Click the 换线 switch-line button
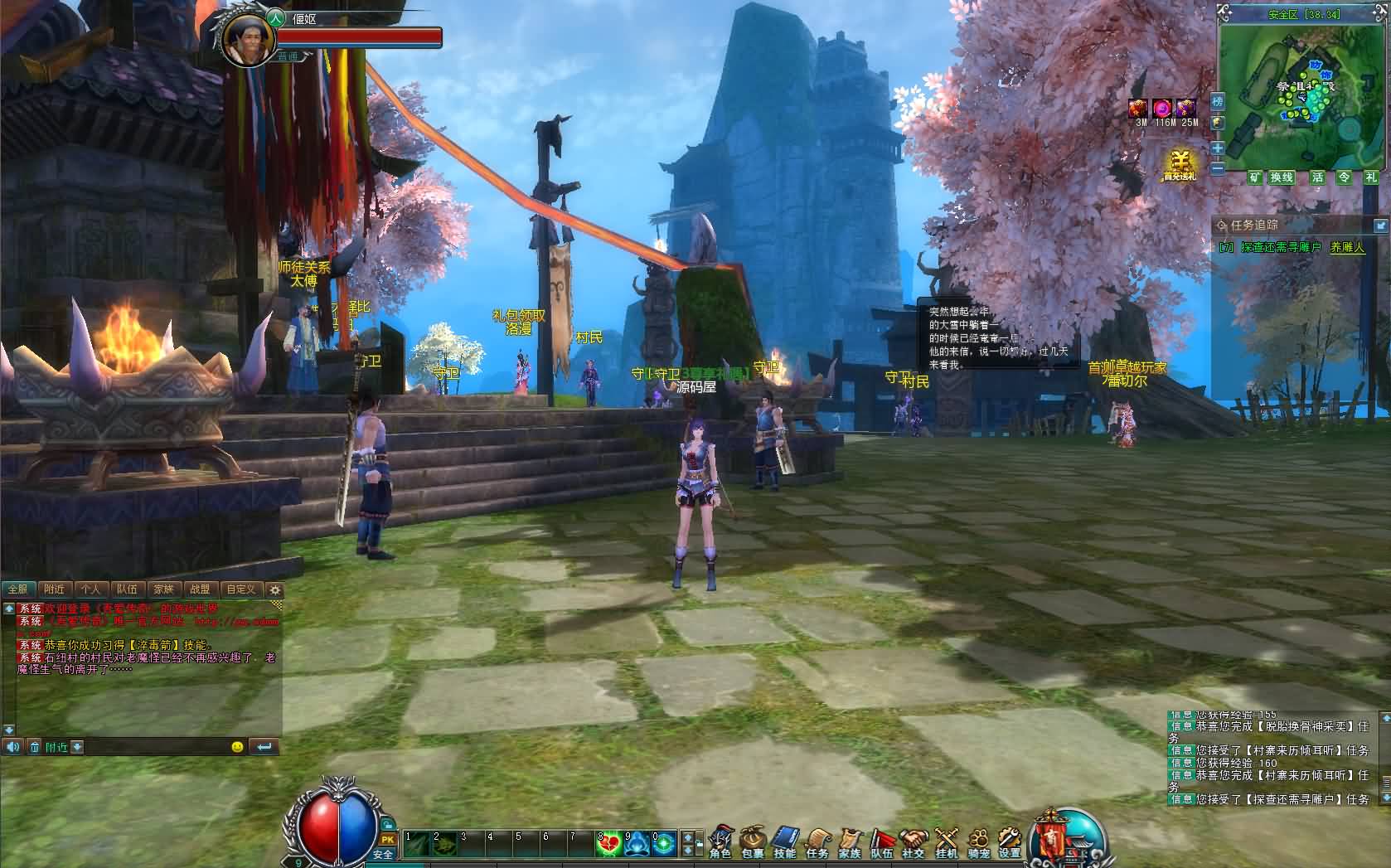1391x868 pixels. pos(1282,177)
